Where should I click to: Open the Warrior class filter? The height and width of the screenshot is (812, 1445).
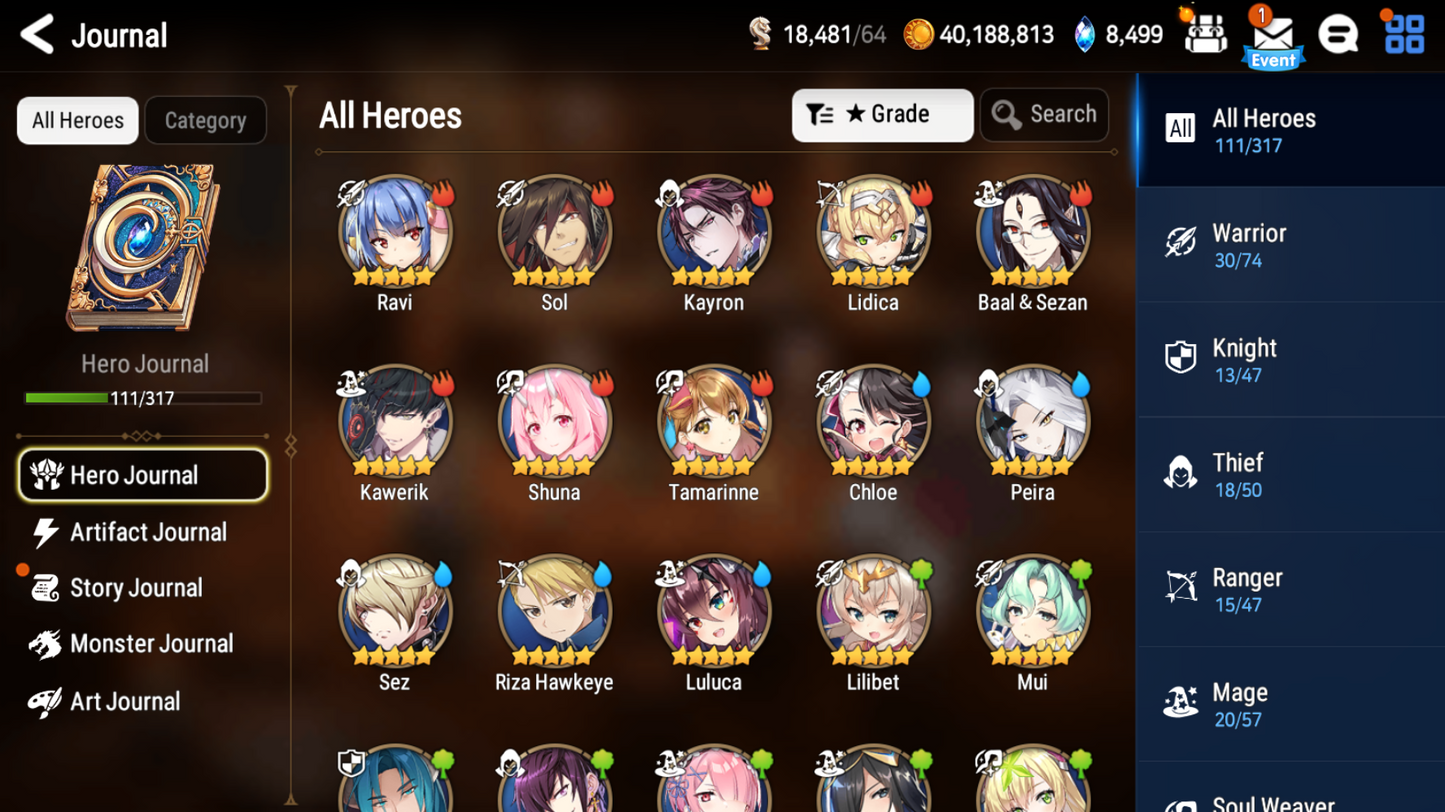(x=1290, y=245)
